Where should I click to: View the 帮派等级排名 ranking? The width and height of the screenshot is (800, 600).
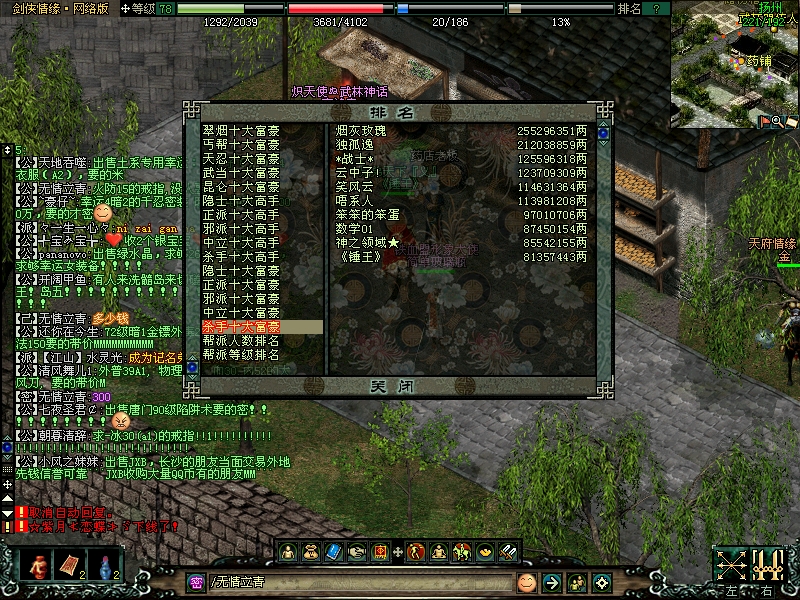tap(241, 355)
